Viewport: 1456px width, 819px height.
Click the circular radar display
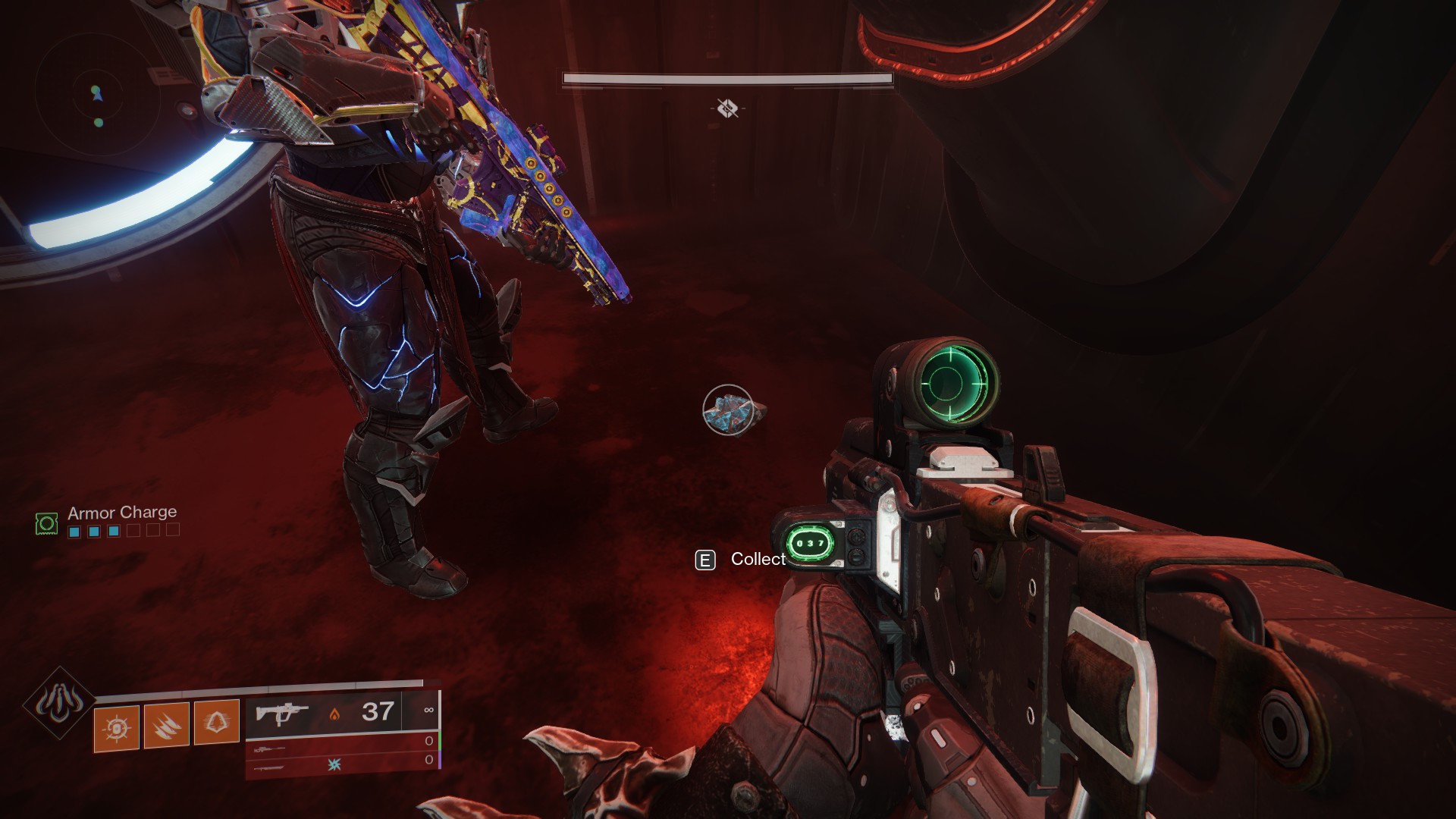97,95
